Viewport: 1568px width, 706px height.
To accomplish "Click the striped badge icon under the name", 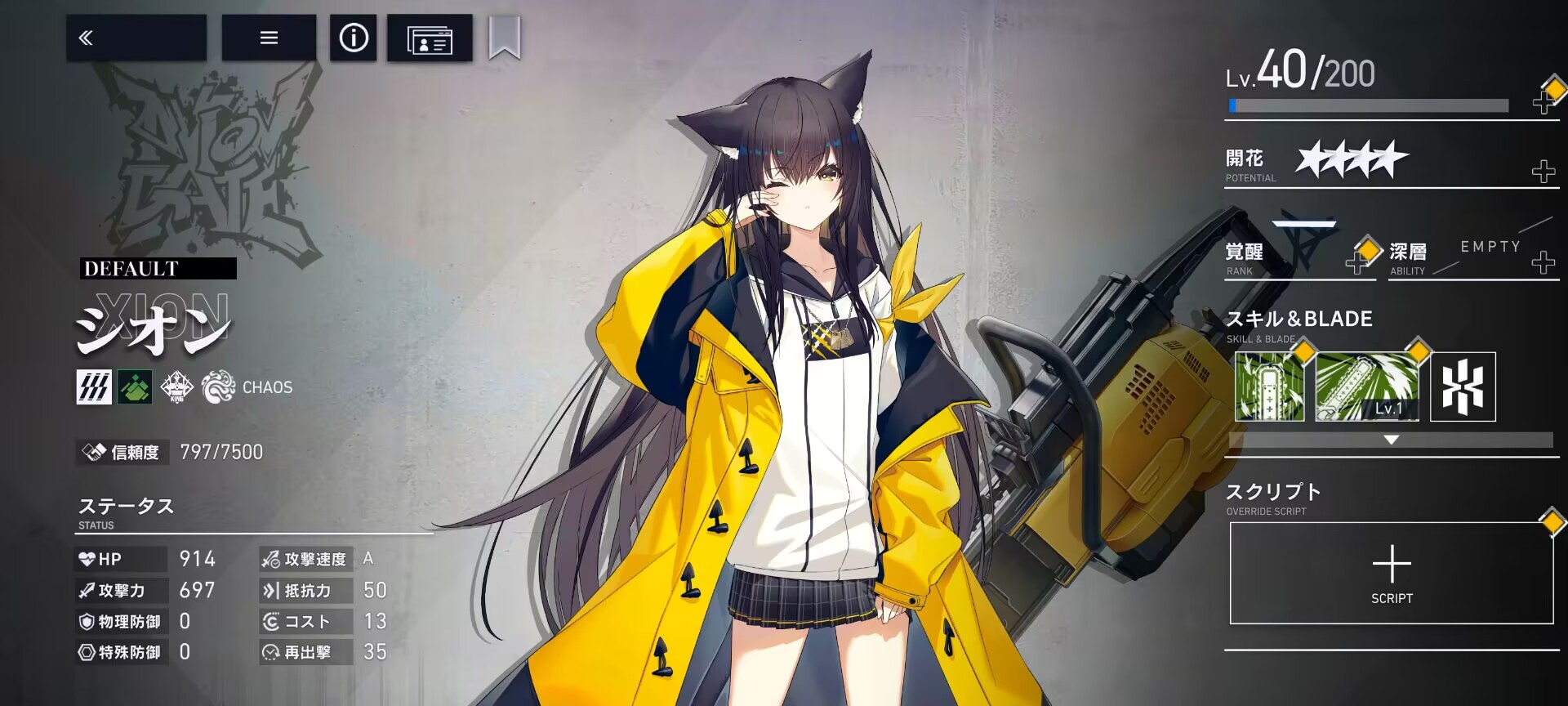I will pyautogui.click(x=94, y=387).
